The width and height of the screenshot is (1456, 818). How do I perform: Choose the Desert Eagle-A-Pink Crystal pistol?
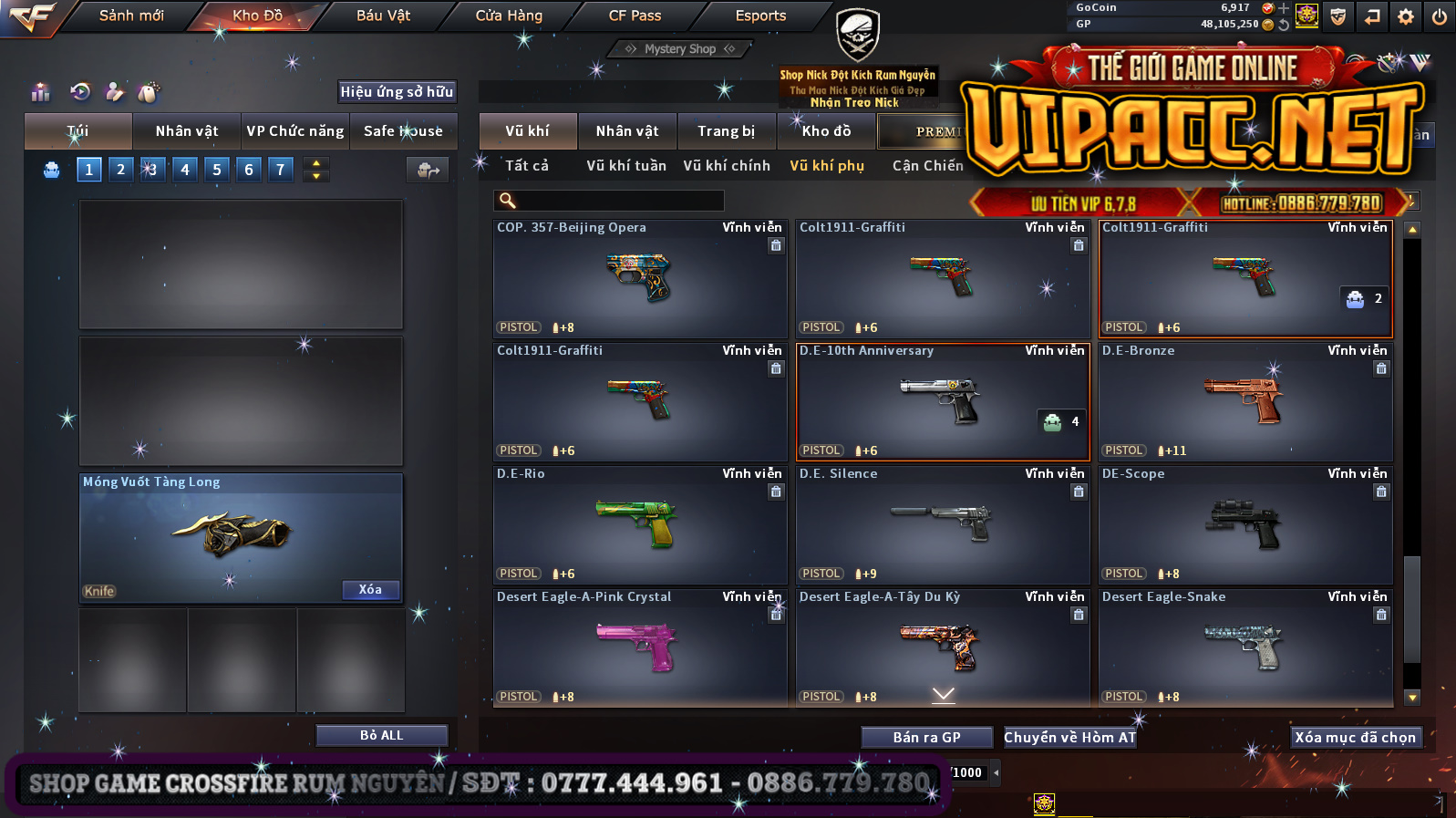pos(639,647)
